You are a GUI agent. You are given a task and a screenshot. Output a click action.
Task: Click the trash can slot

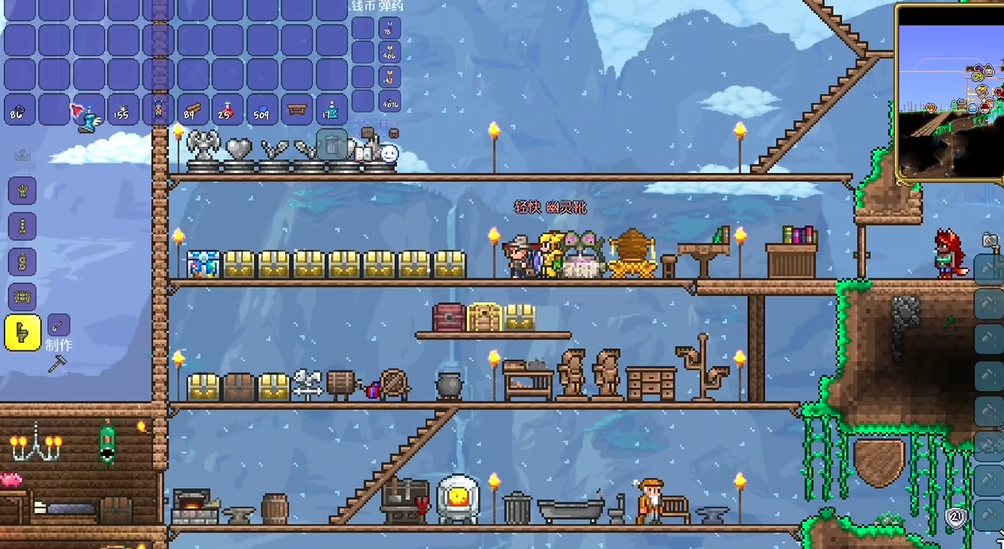pyautogui.click(x=332, y=145)
